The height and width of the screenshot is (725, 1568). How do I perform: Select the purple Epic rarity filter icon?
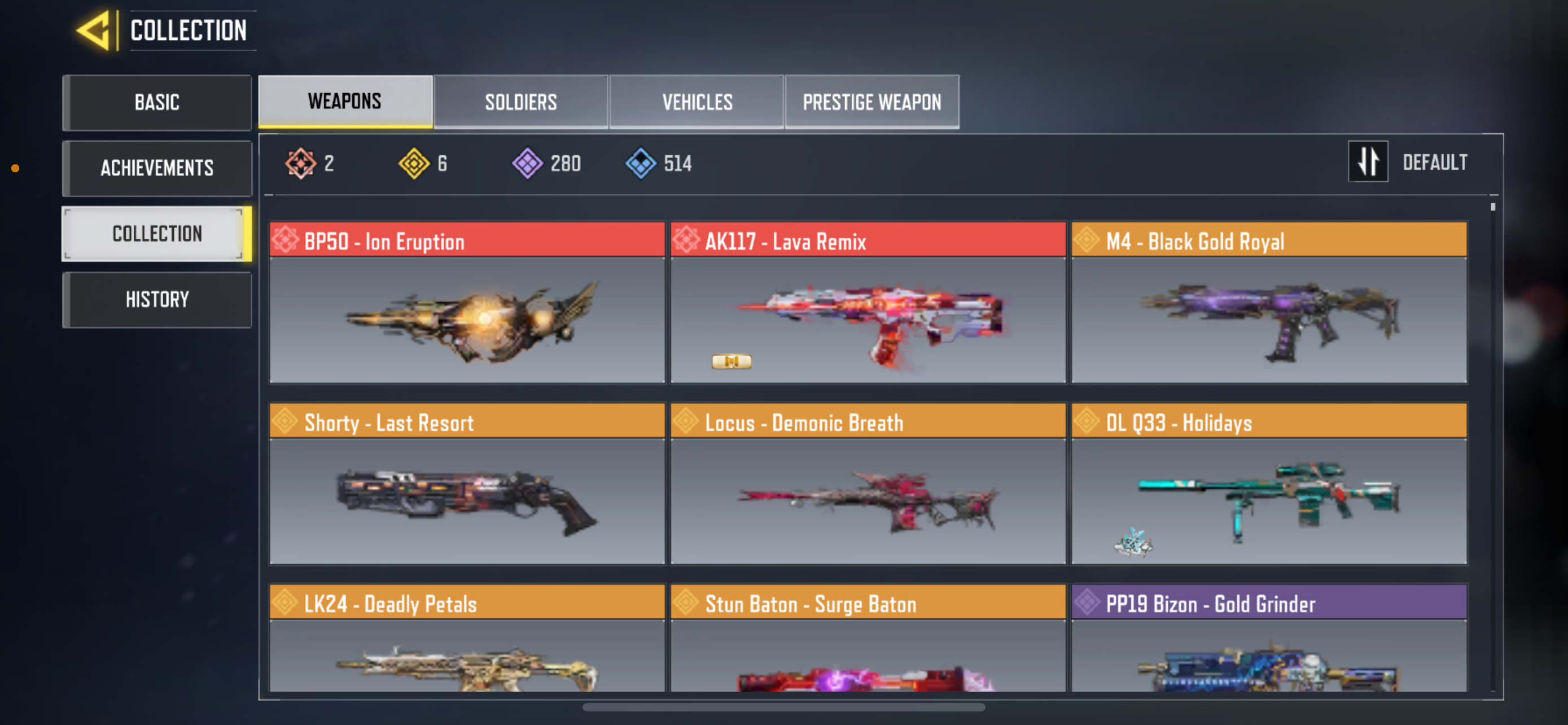click(528, 162)
